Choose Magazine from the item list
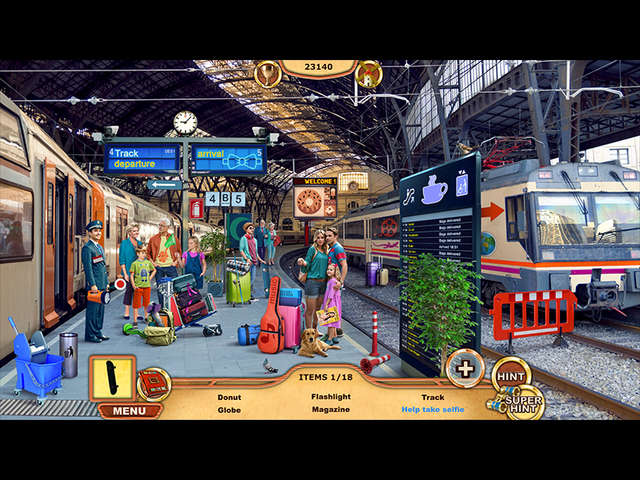The height and width of the screenshot is (480, 640). pos(330,410)
